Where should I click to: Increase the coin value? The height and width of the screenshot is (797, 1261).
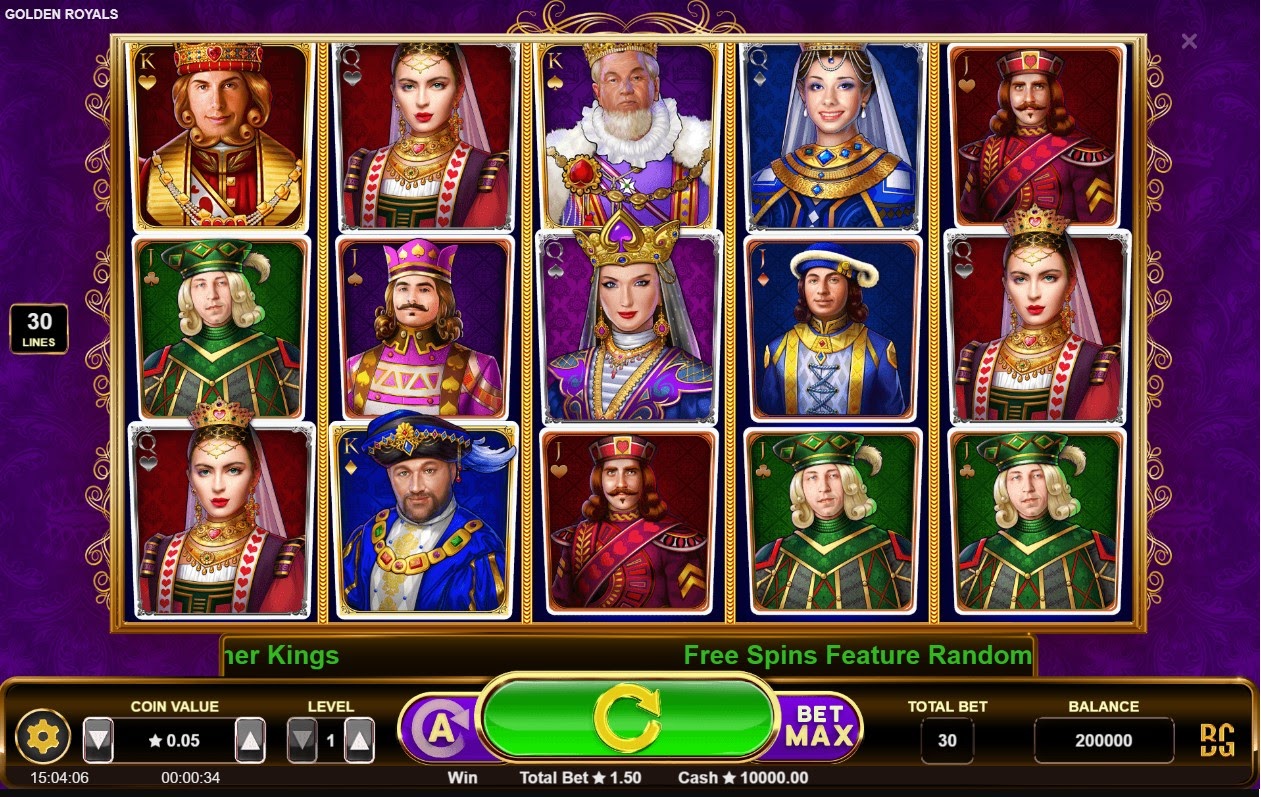[250, 740]
